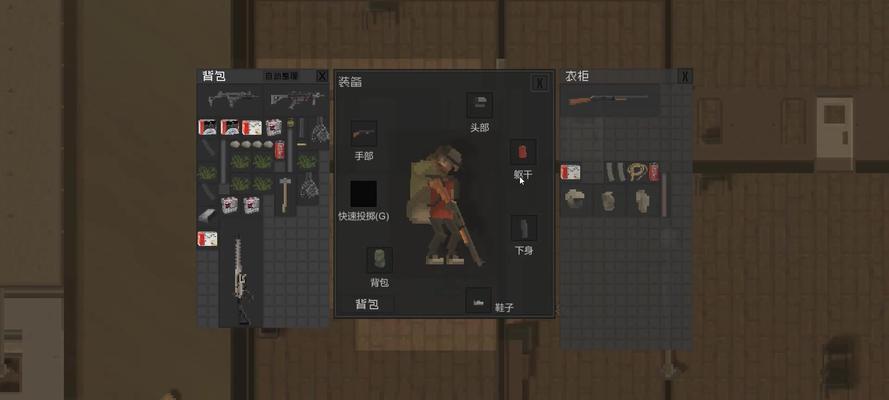Viewport: 889px width, 400px height.
Task: Select the hand (手部) weapon slot
Action: point(363,134)
